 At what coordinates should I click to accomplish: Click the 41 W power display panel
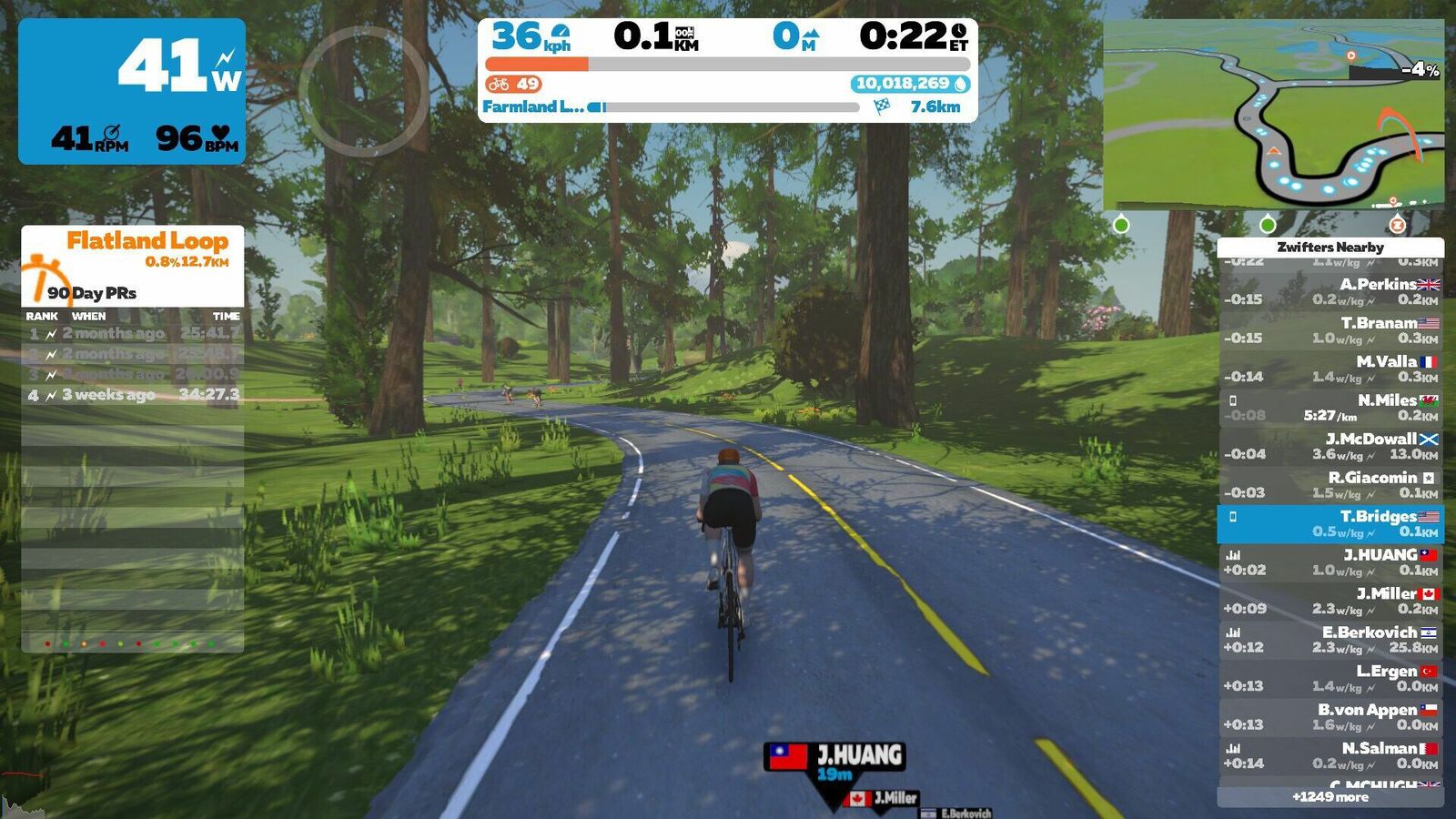click(132, 91)
